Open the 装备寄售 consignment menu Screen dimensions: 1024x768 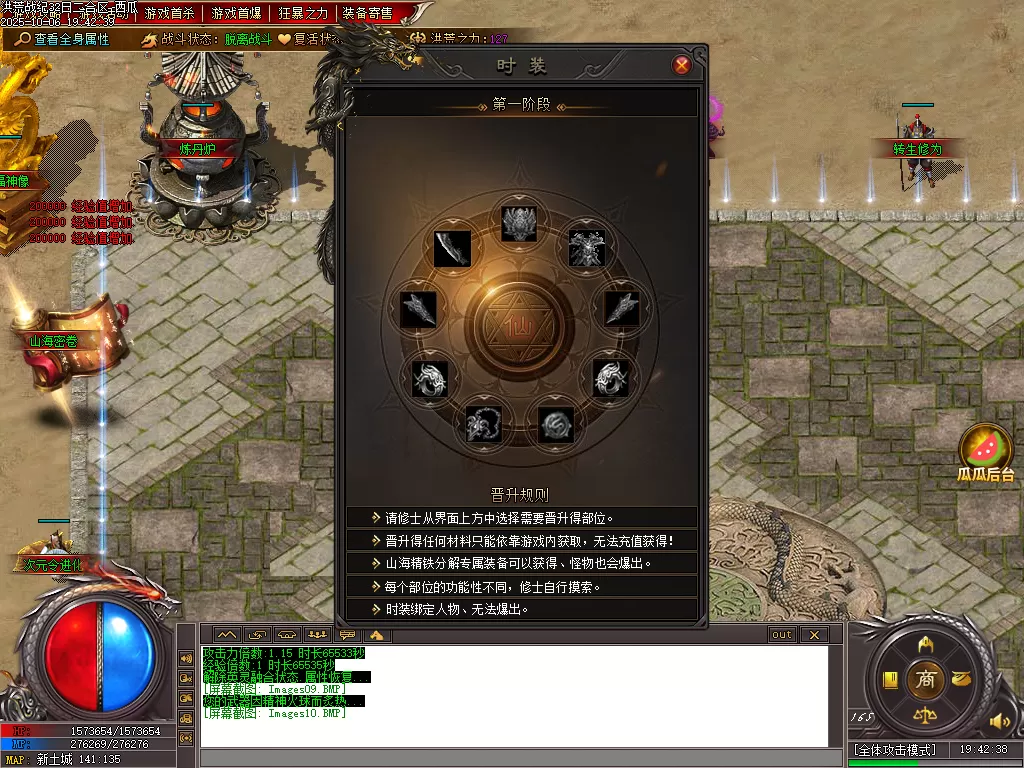[368, 14]
